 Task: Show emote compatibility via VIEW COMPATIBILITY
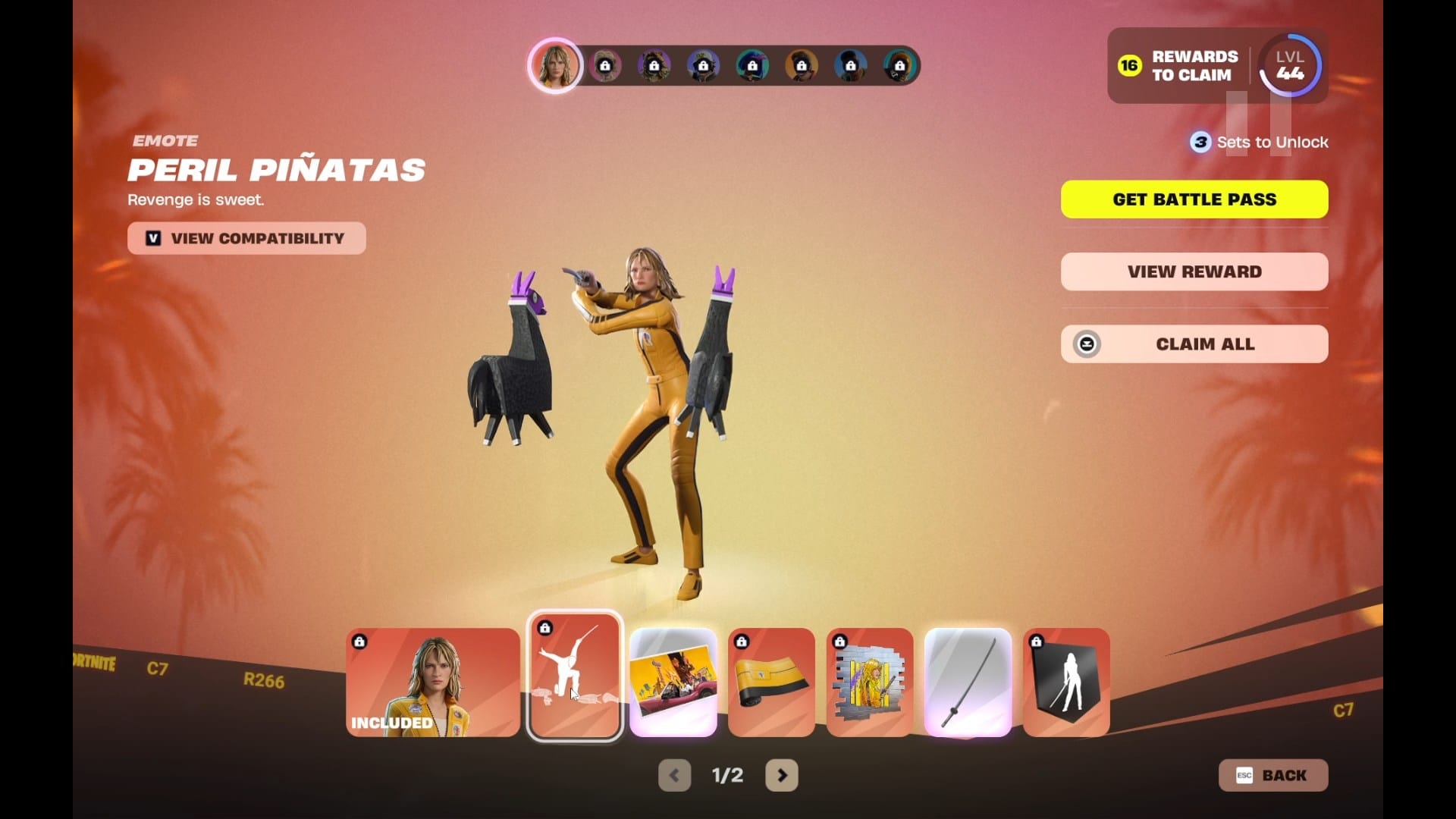click(246, 238)
